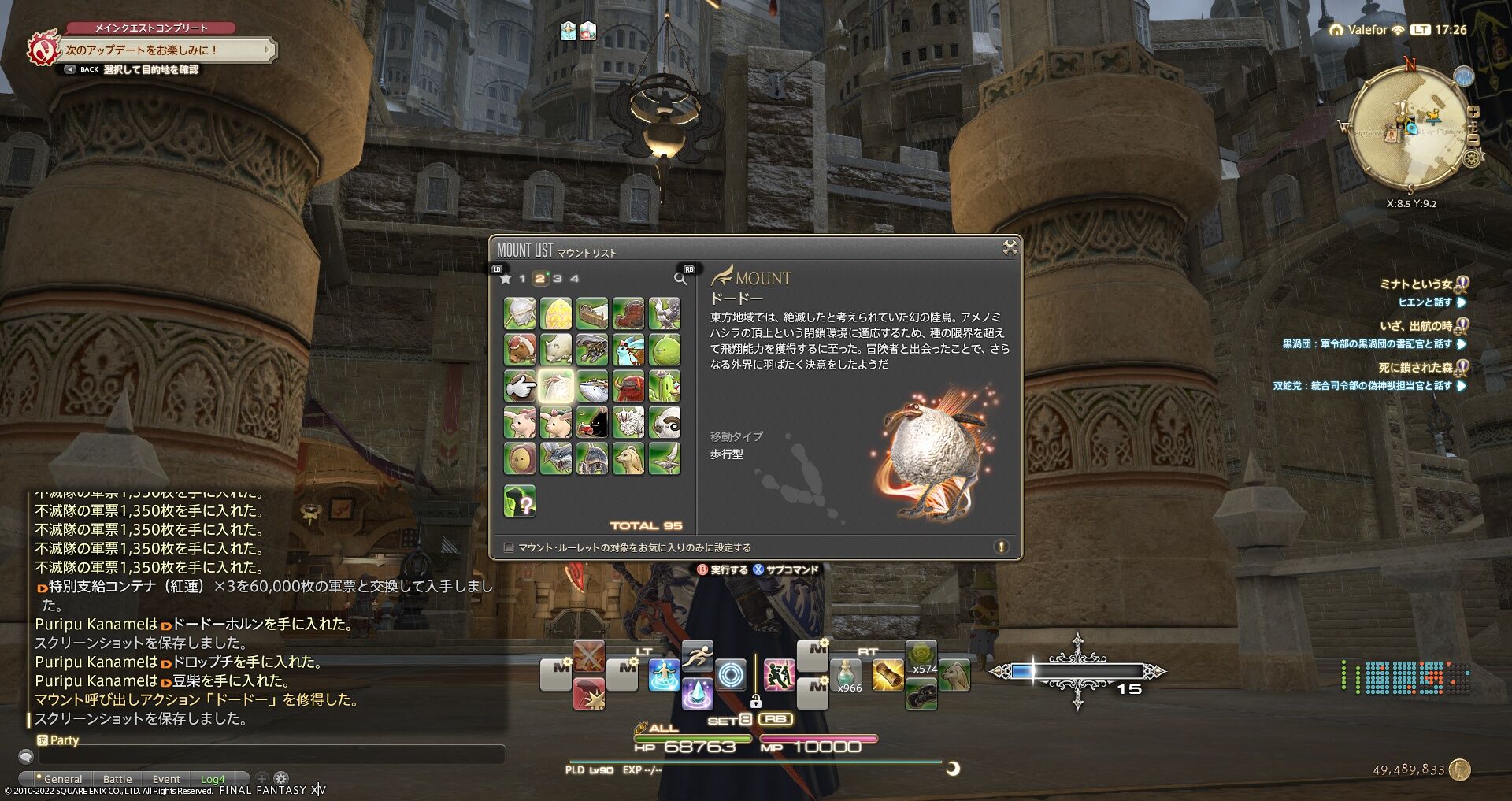
Task: Click the Sprint action on the hotbar
Action: tap(699, 655)
